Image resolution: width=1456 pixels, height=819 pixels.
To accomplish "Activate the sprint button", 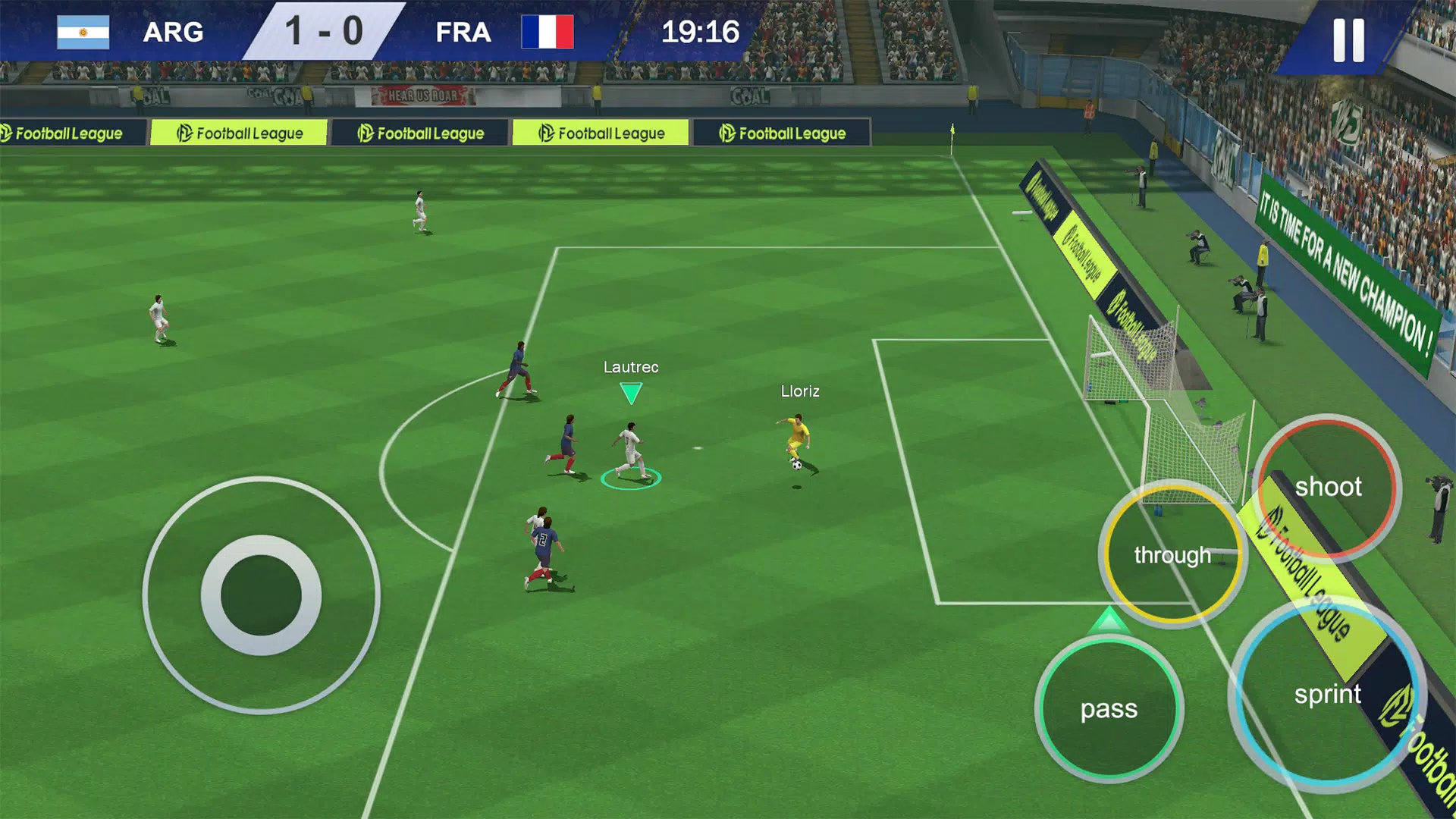I will 1327,694.
